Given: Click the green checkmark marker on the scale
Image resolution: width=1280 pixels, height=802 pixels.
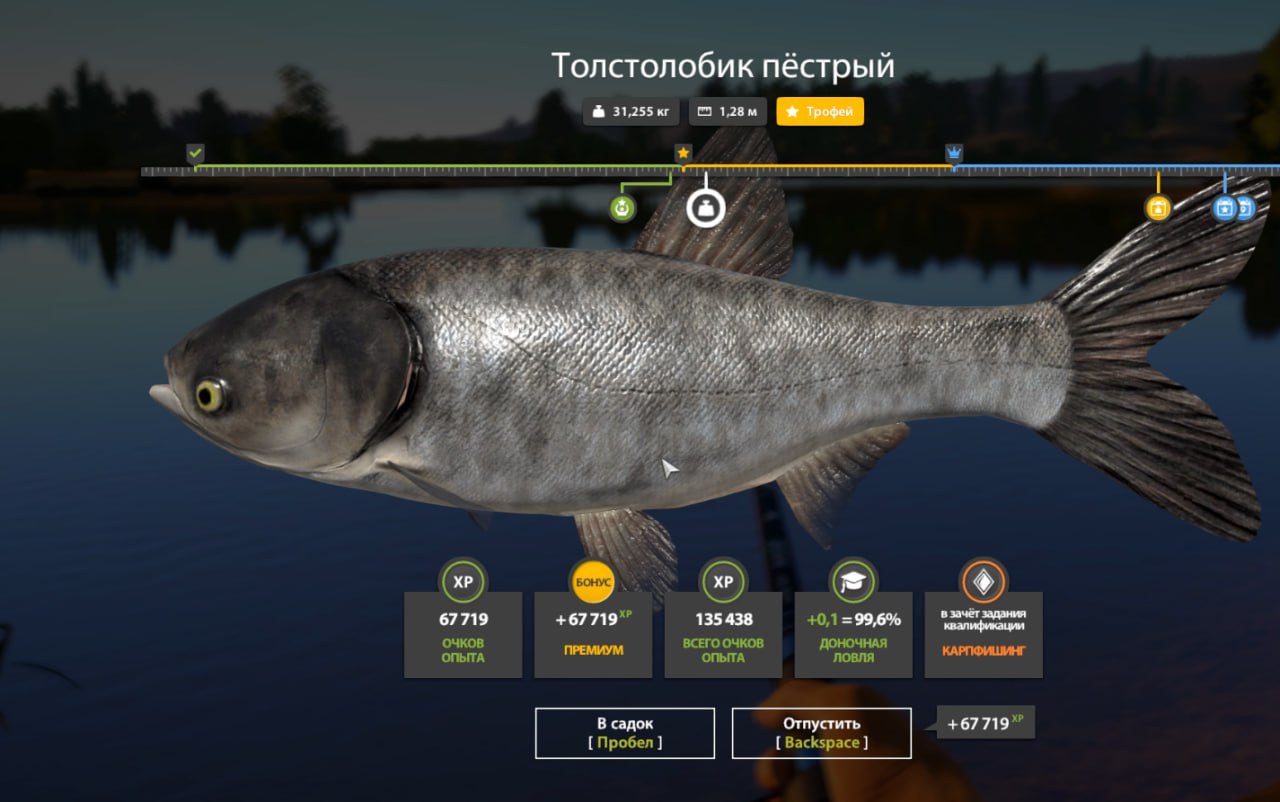Looking at the screenshot, I should pyautogui.click(x=195, y=153).
